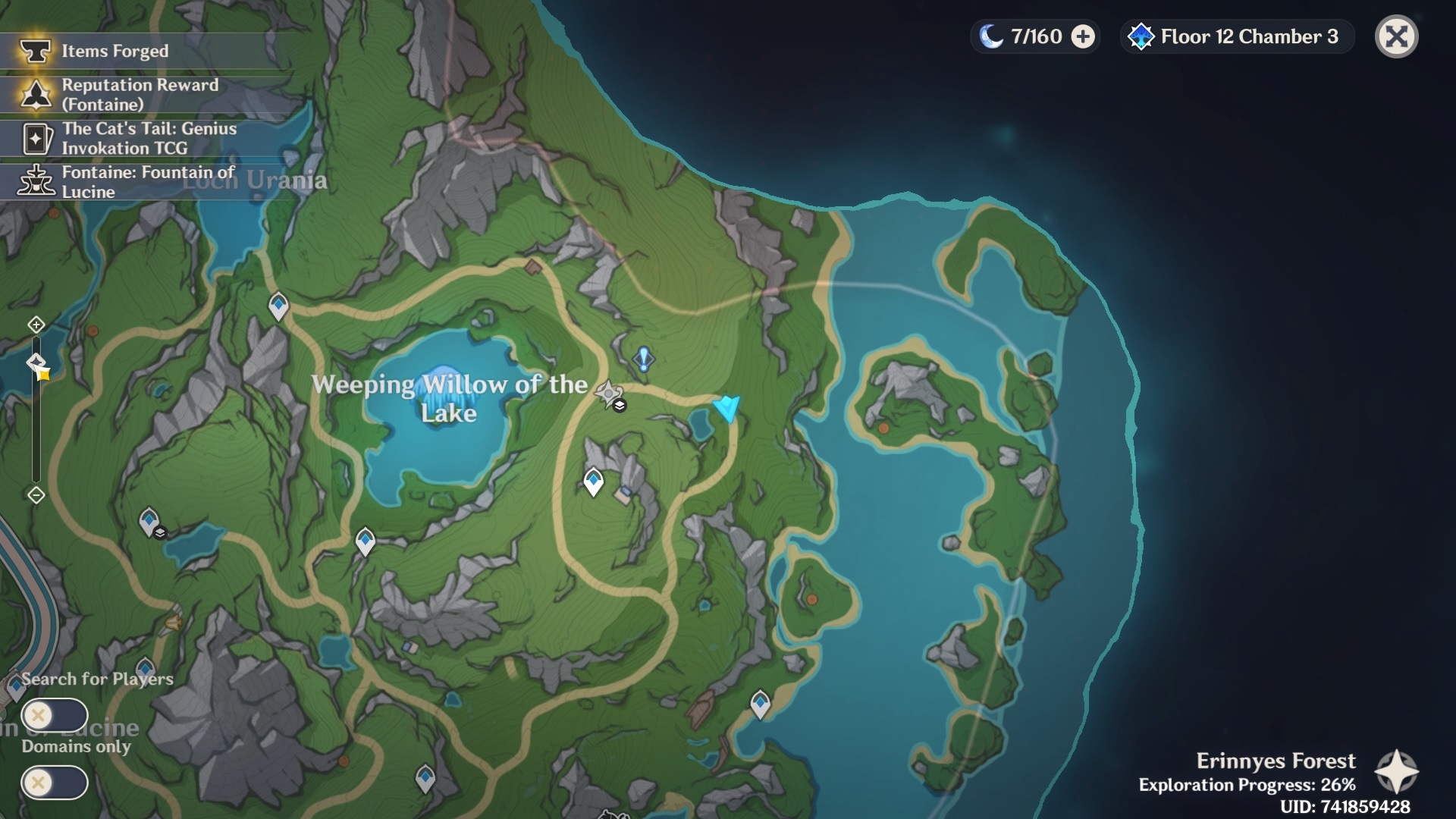Toggle the Domains only switch

55,782
